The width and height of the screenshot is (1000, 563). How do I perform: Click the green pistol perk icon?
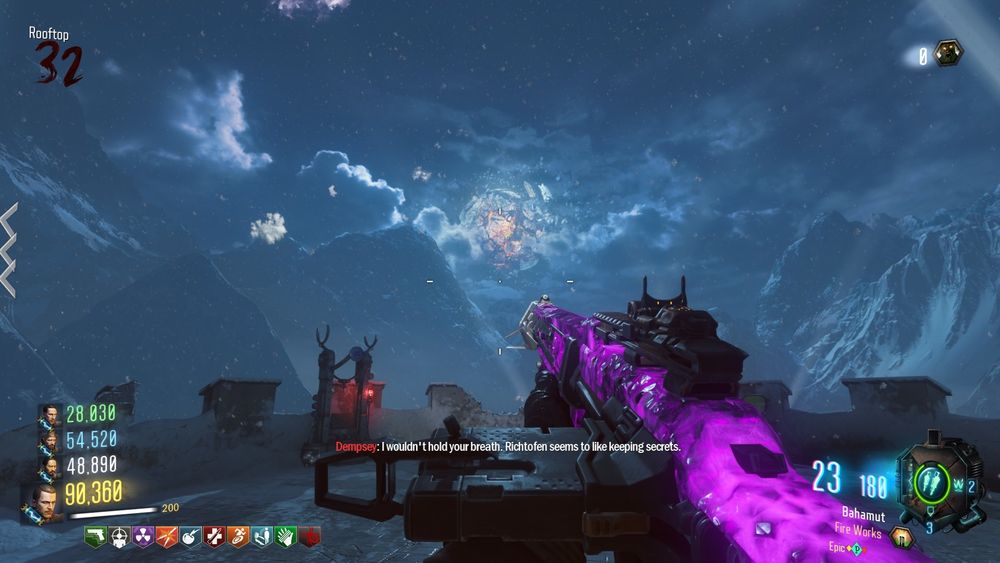95,537
